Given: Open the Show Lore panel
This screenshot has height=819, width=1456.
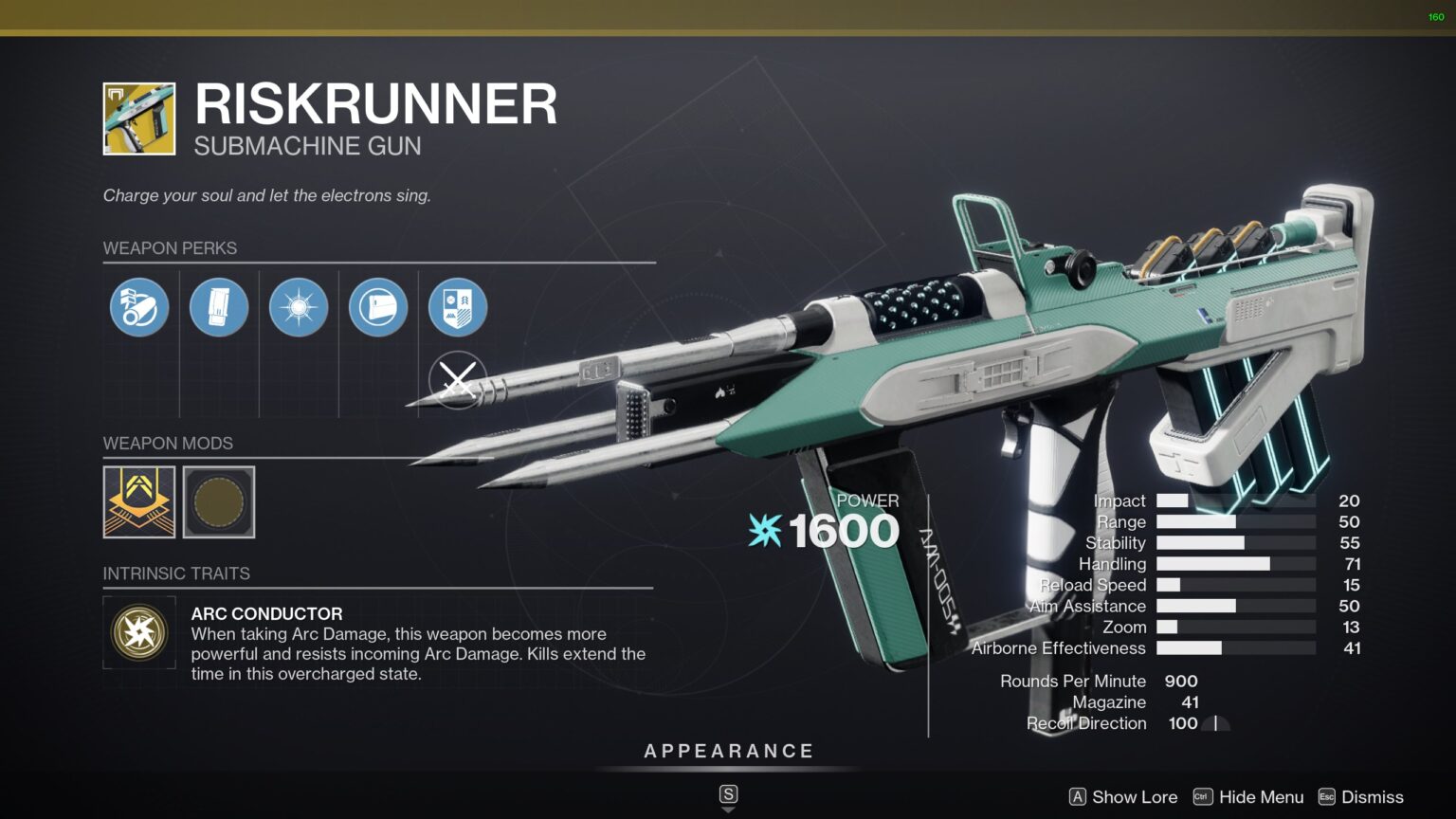Looking at the screenshot, I should 1134,797.
